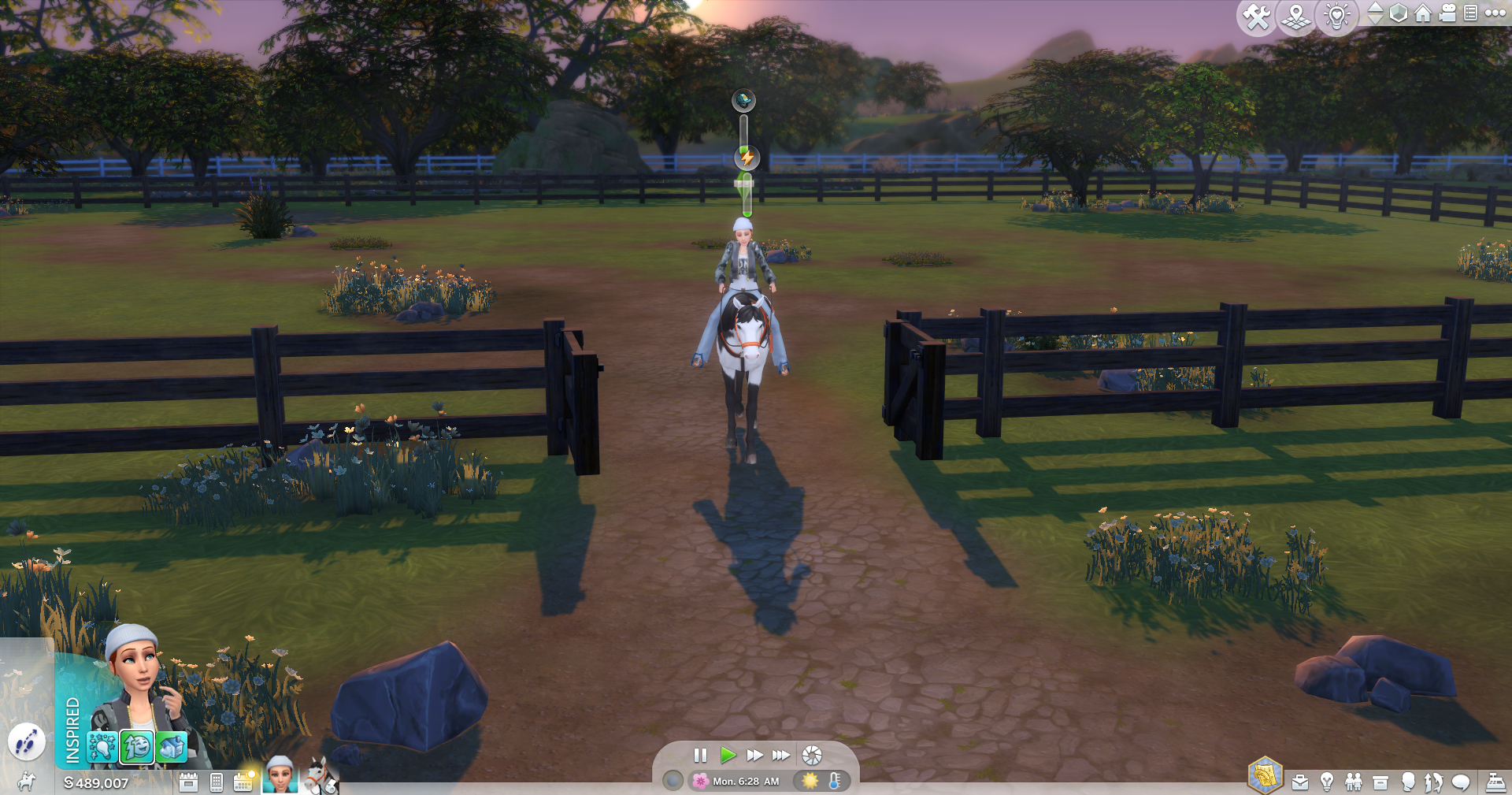Open the Relationships panel with two figures icon
This screenshot has width=1512, height=795.
(x=1354, y=782)
